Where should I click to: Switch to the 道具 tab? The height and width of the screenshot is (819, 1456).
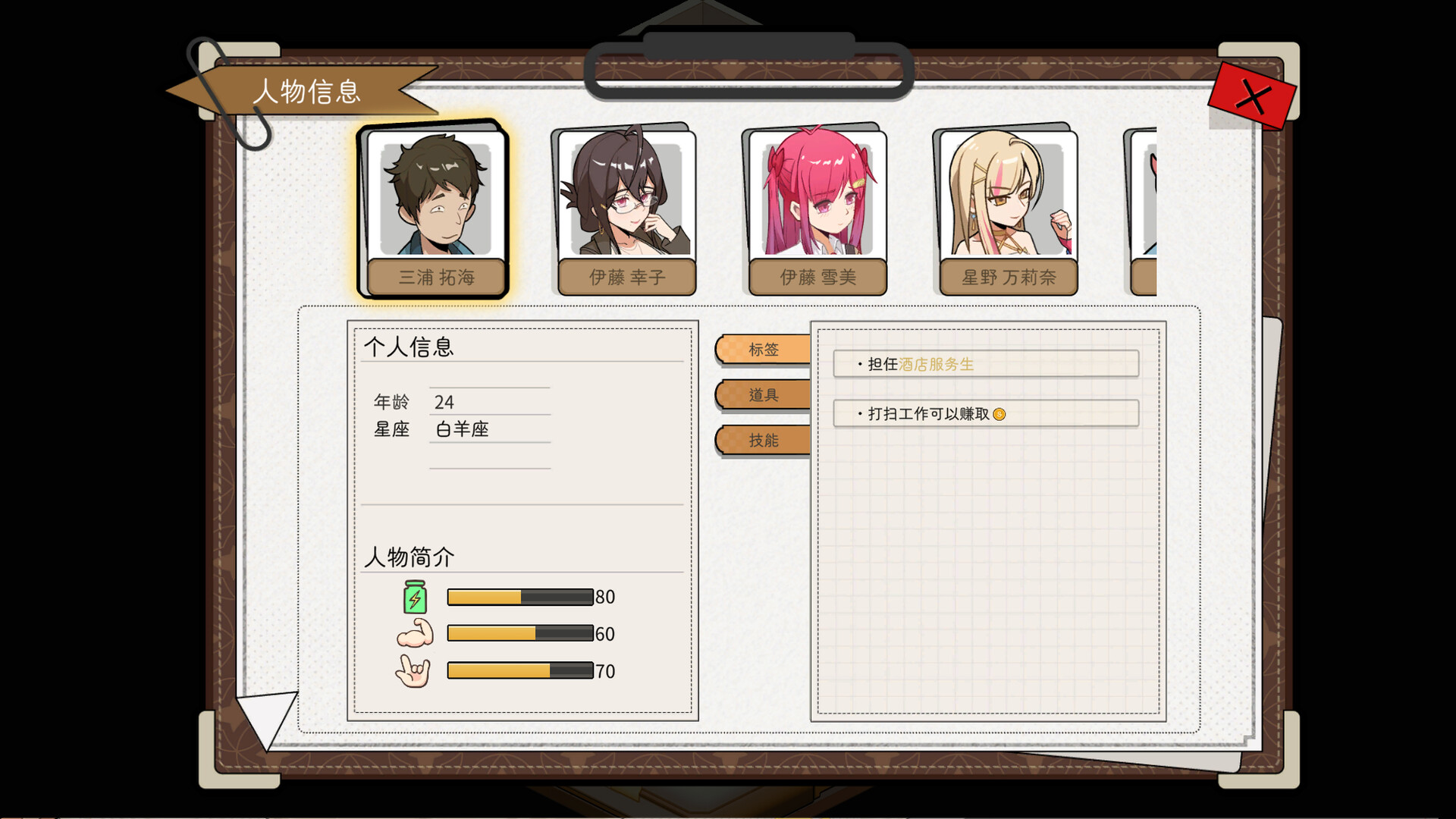coord(761,395)
